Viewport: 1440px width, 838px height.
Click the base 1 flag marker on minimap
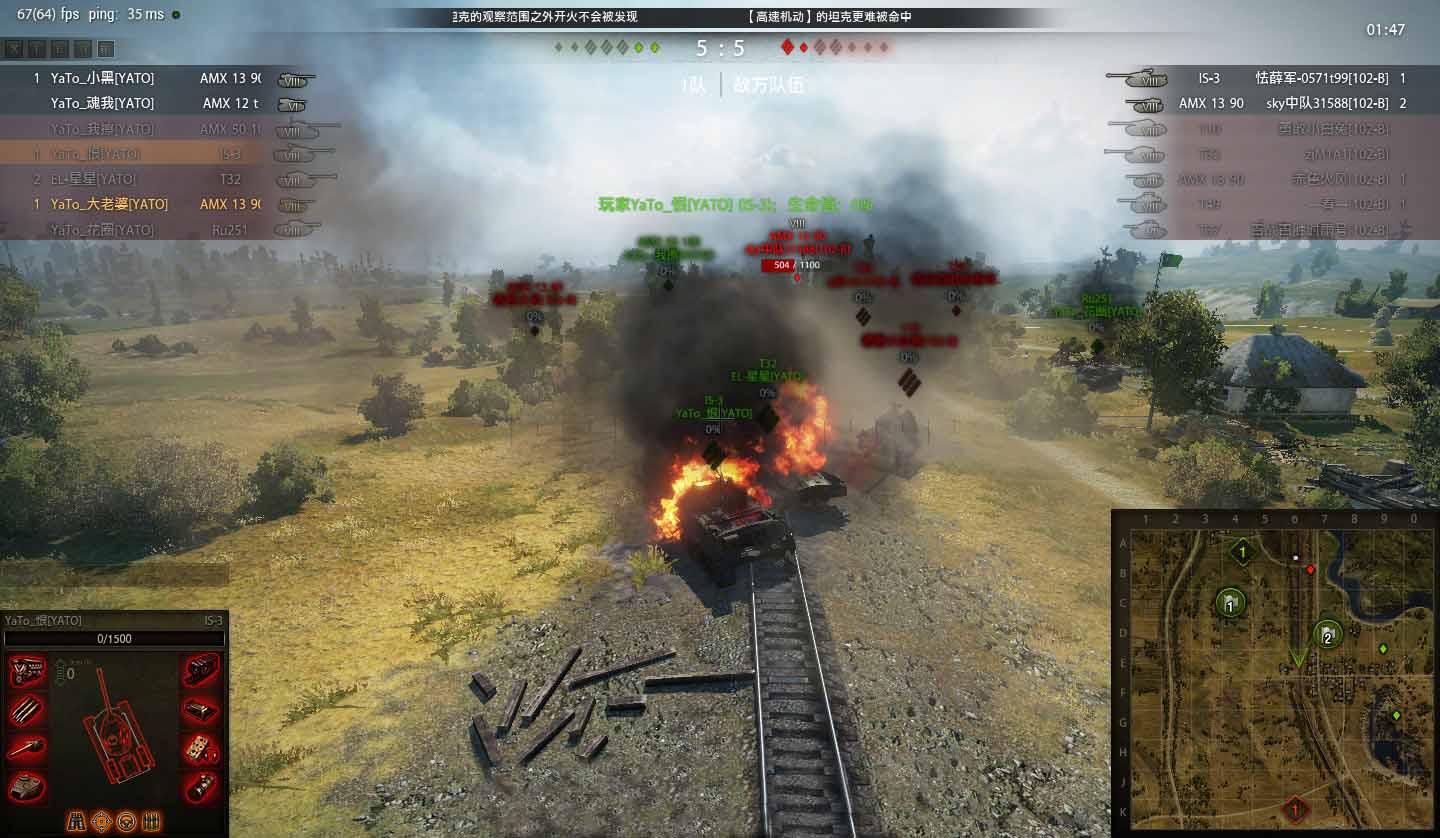[1231, 603]
